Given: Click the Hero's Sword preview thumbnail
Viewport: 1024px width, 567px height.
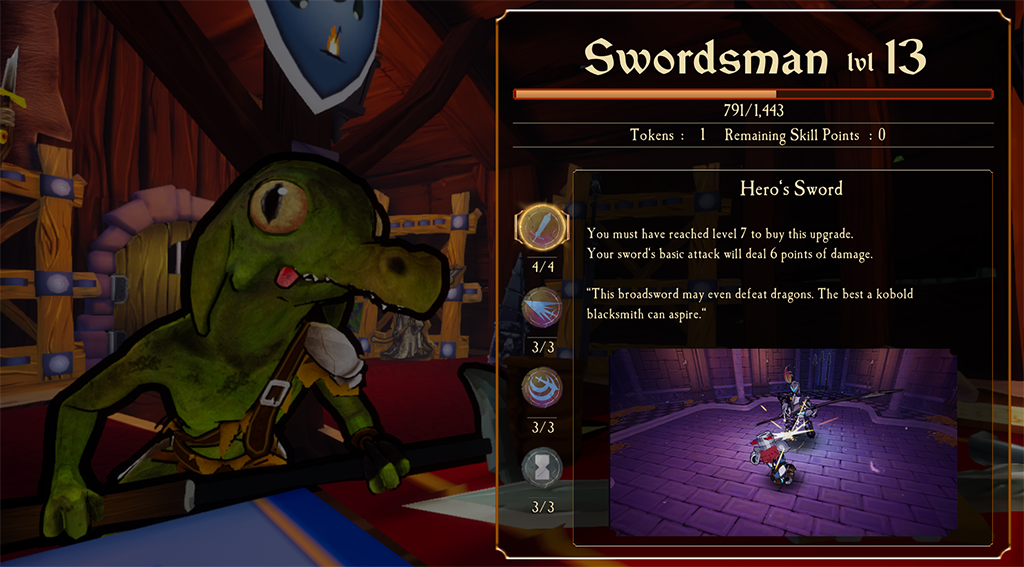Looking at the screenshot, I should pyautogui.click(x=783, y=441).
